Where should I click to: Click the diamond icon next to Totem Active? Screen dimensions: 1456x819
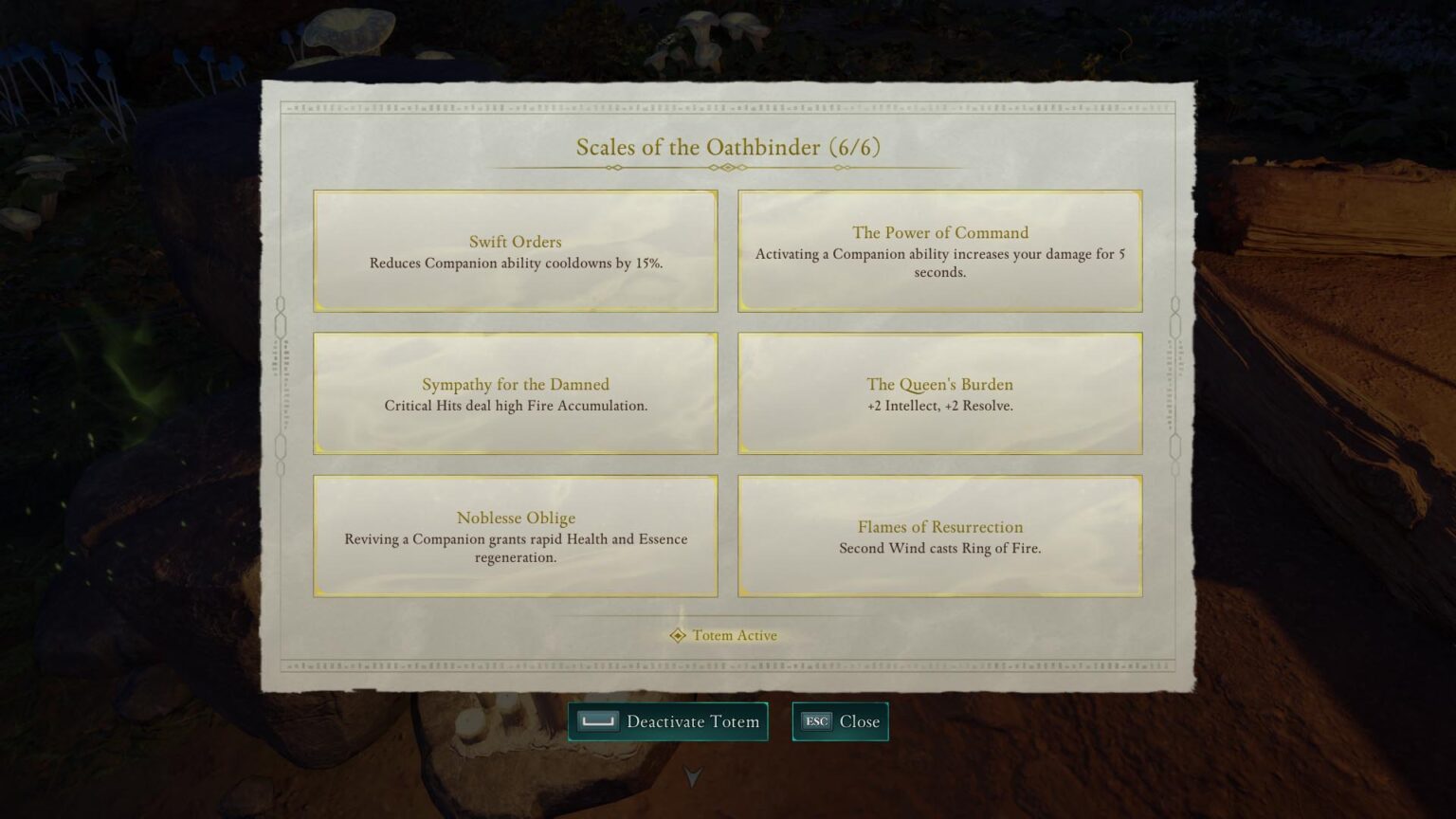[679, 635]
